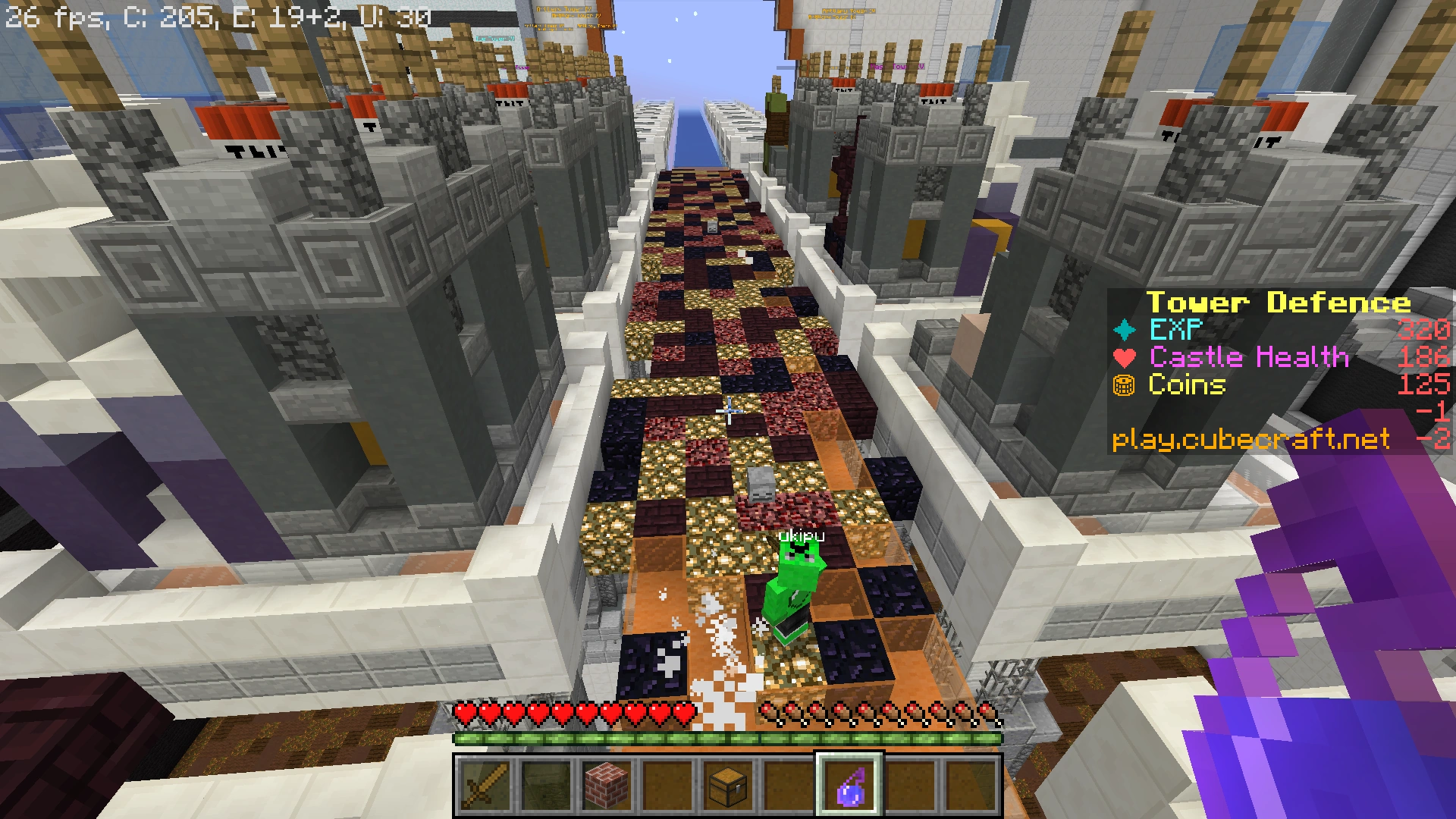Click the Castle Health heart icon
This screenshot has height=819, width=1456.
pos(1125,357)
